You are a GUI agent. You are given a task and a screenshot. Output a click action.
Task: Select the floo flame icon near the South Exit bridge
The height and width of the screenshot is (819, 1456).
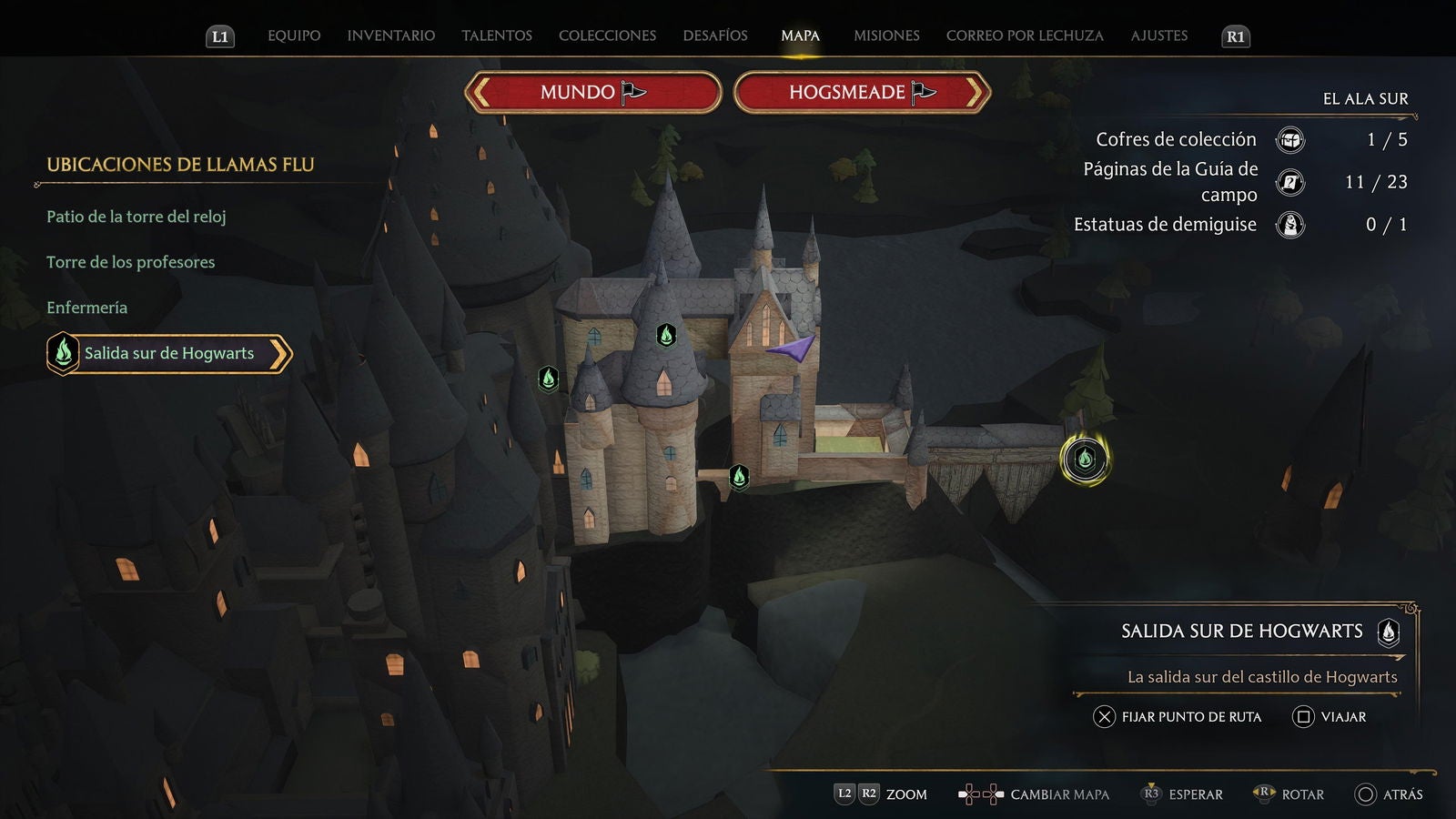click(1086, 460)
